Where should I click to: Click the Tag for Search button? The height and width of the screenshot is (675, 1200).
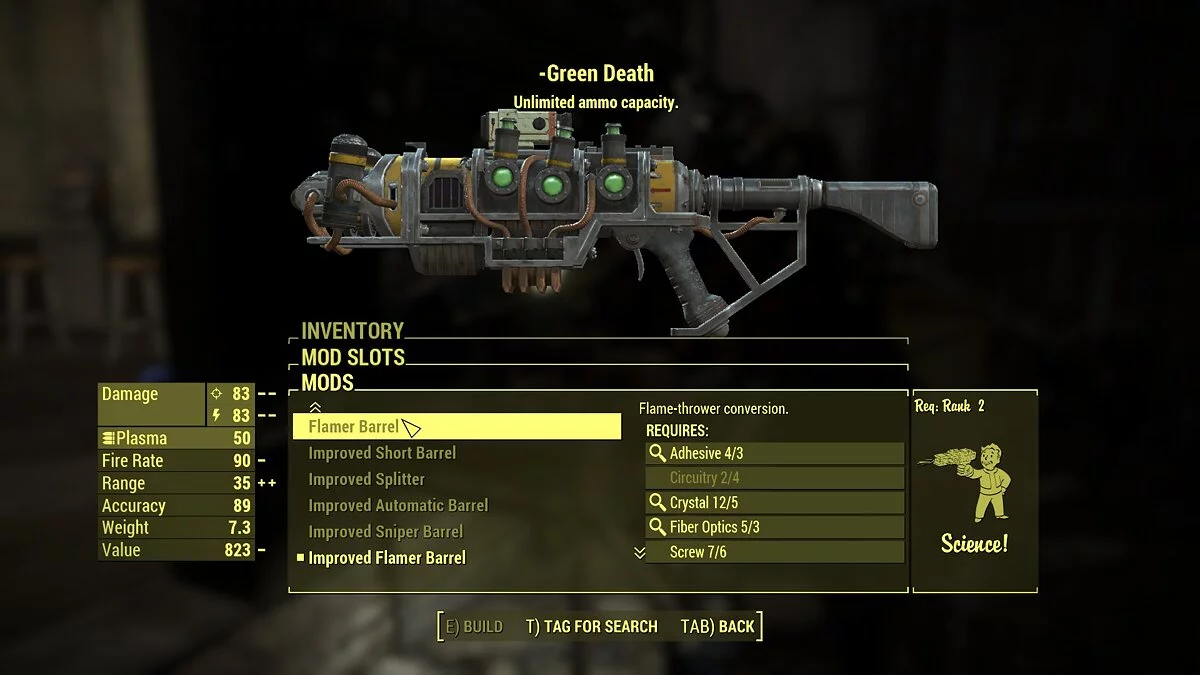[591, 627]
